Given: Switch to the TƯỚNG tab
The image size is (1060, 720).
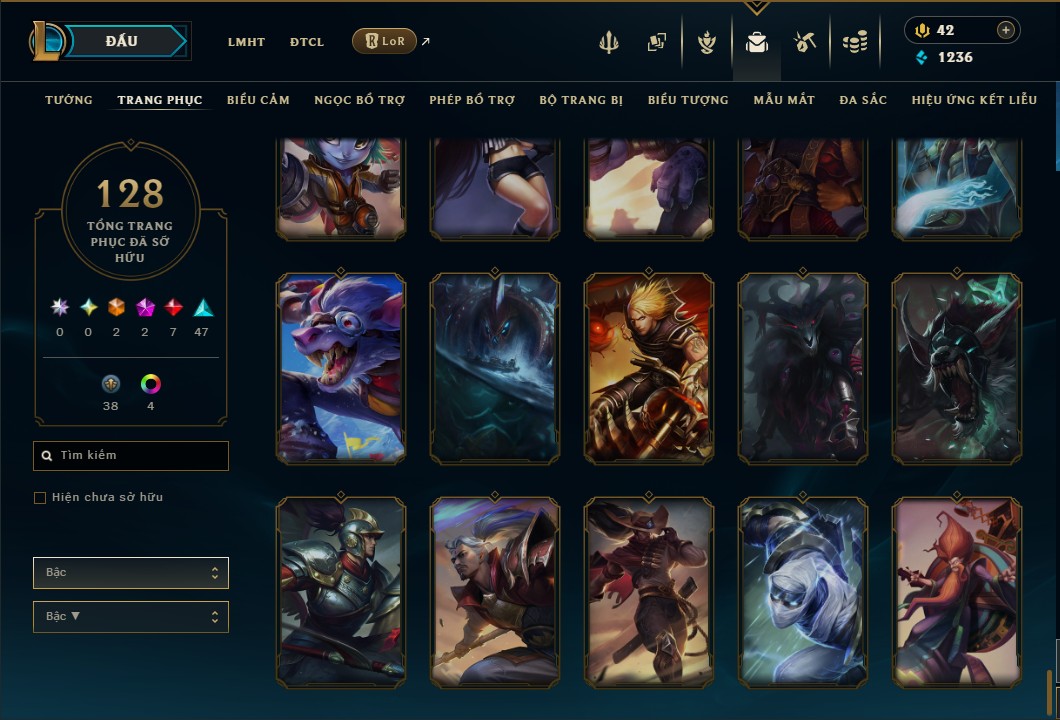Looking at the screenshot, I should click(69, 100).
